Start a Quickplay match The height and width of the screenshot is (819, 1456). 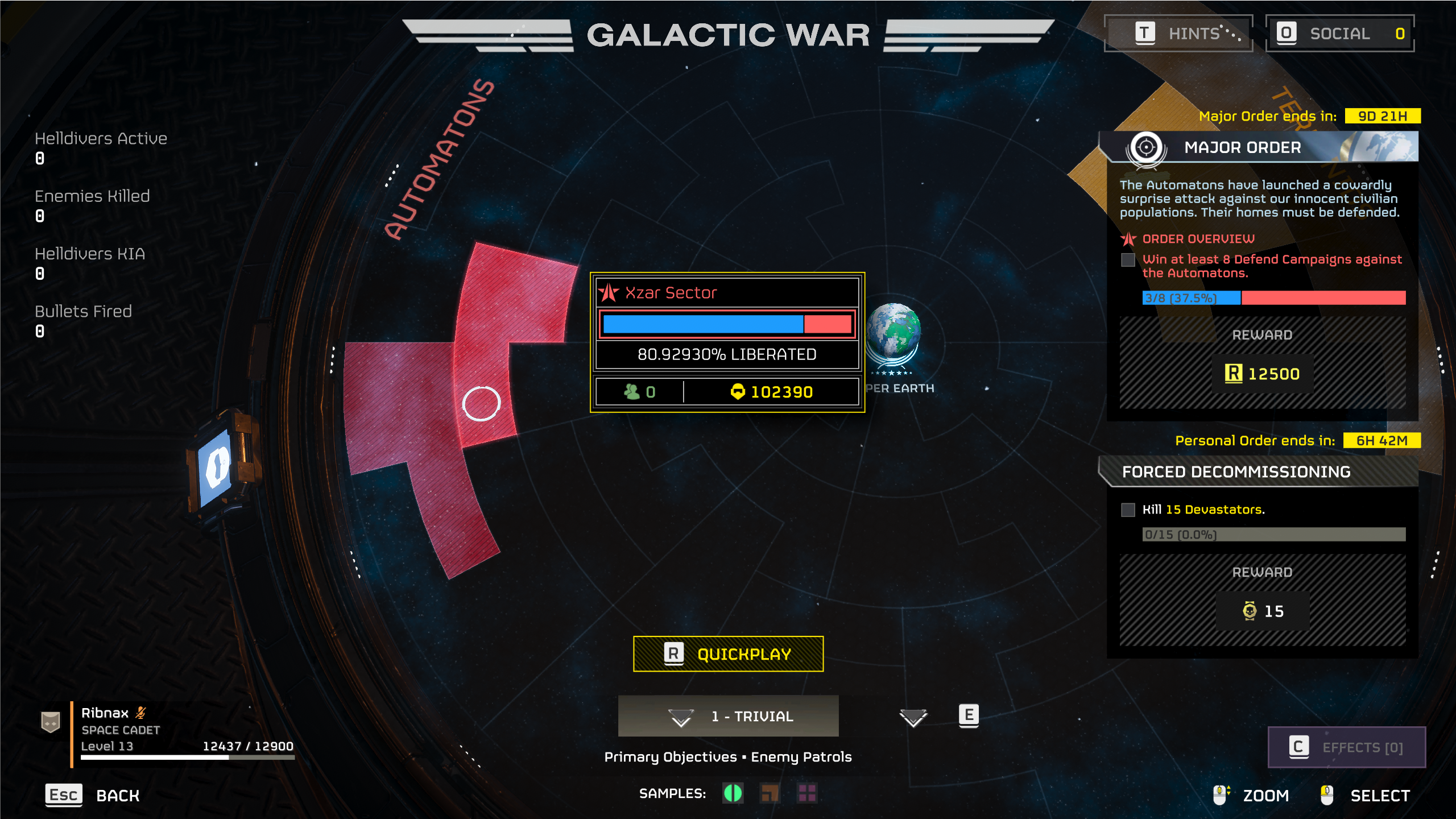[728, 654]
